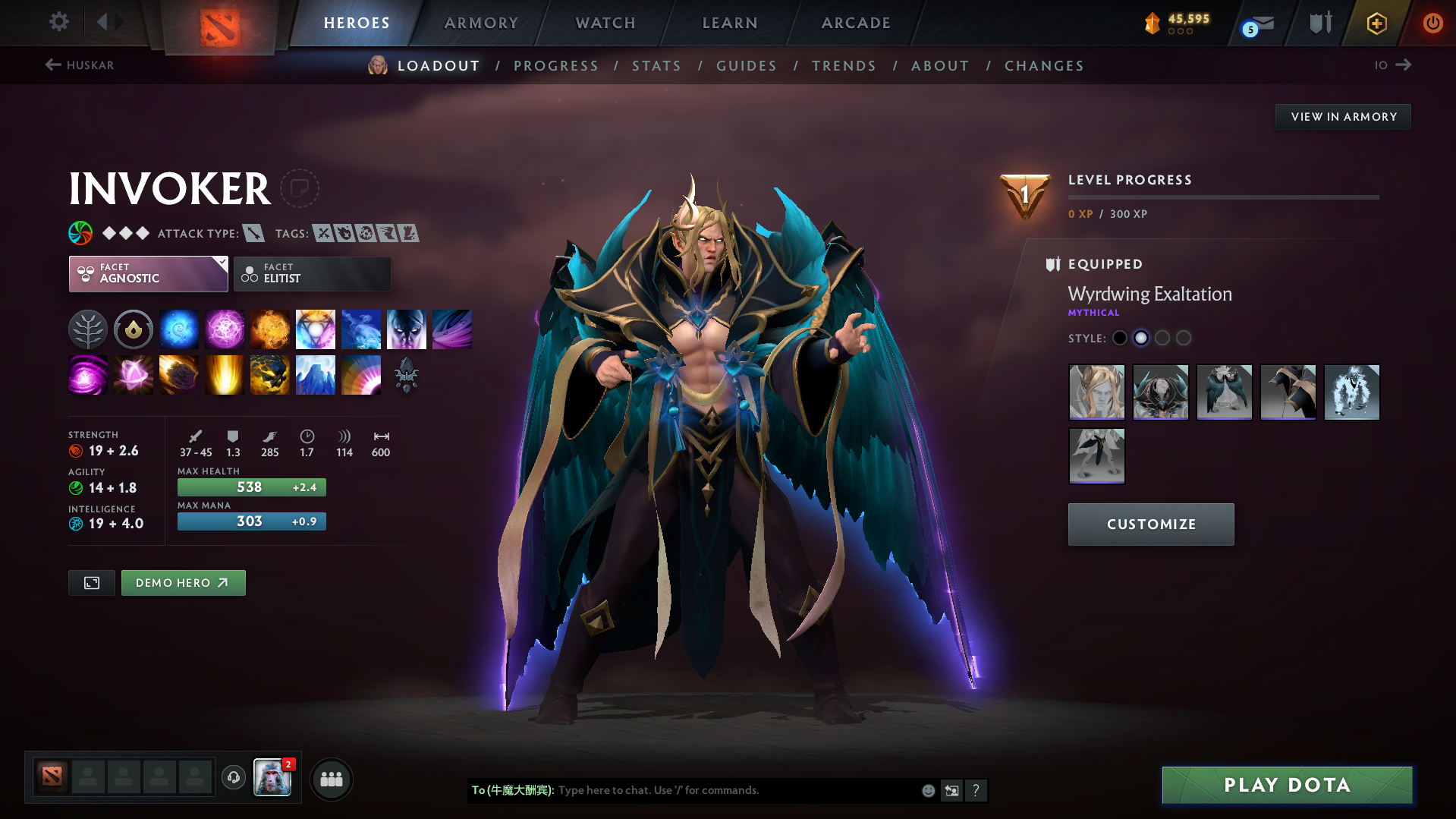Image resolution: width=1456 pixels, height=819 pixels.
Task: Click the Sun Strike ability icon
Action: point(225,375)
